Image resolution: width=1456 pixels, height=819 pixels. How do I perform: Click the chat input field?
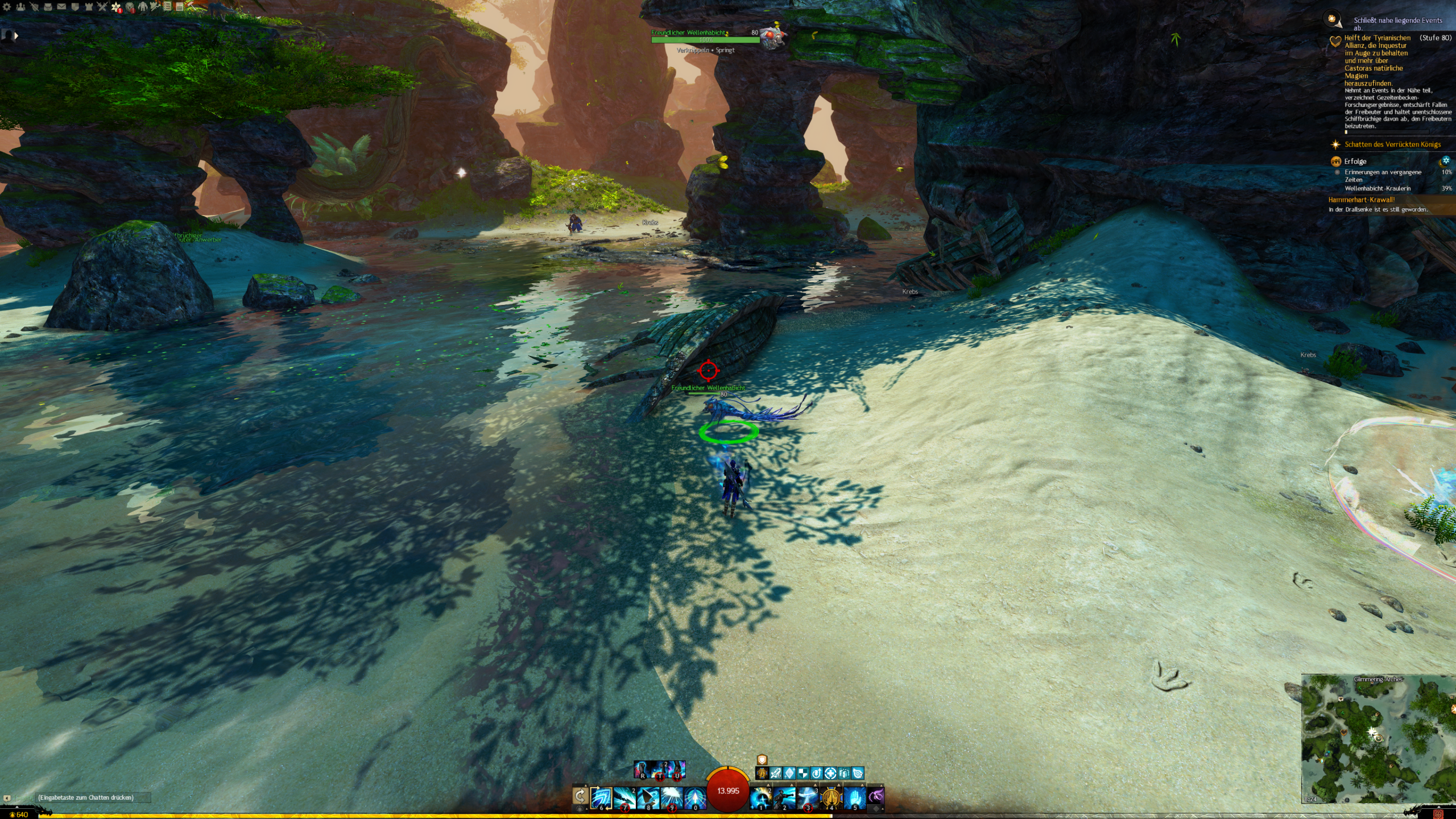pos(91,797)
